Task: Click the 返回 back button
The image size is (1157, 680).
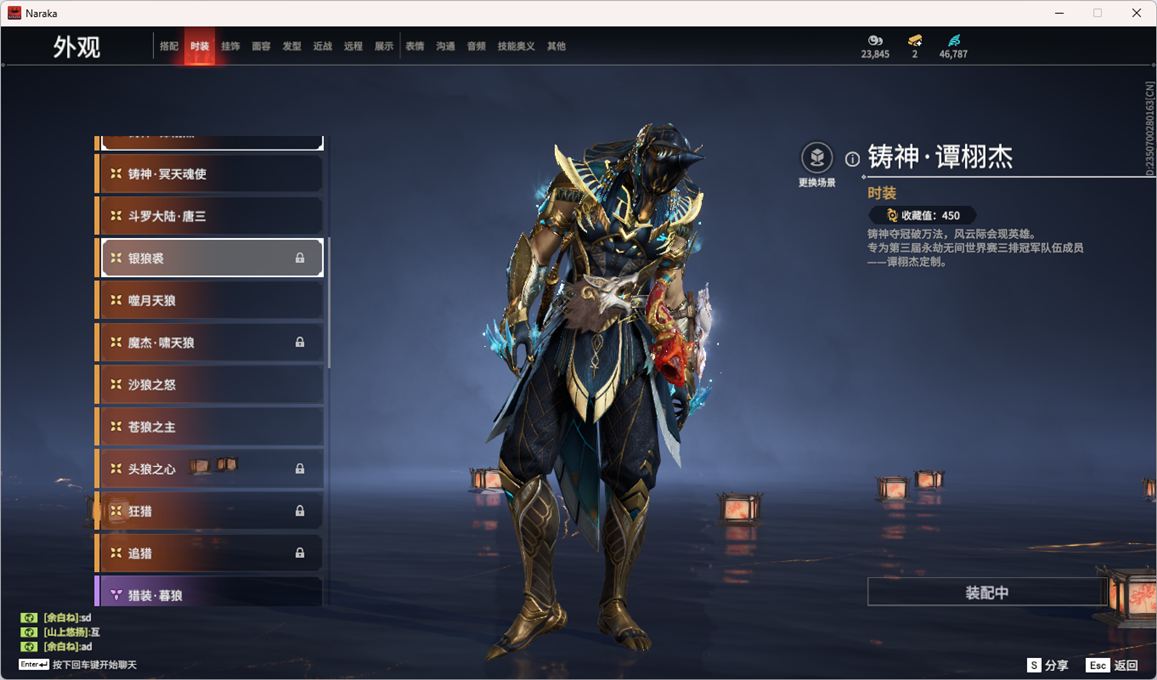Action: click(x=1113, y=665)
